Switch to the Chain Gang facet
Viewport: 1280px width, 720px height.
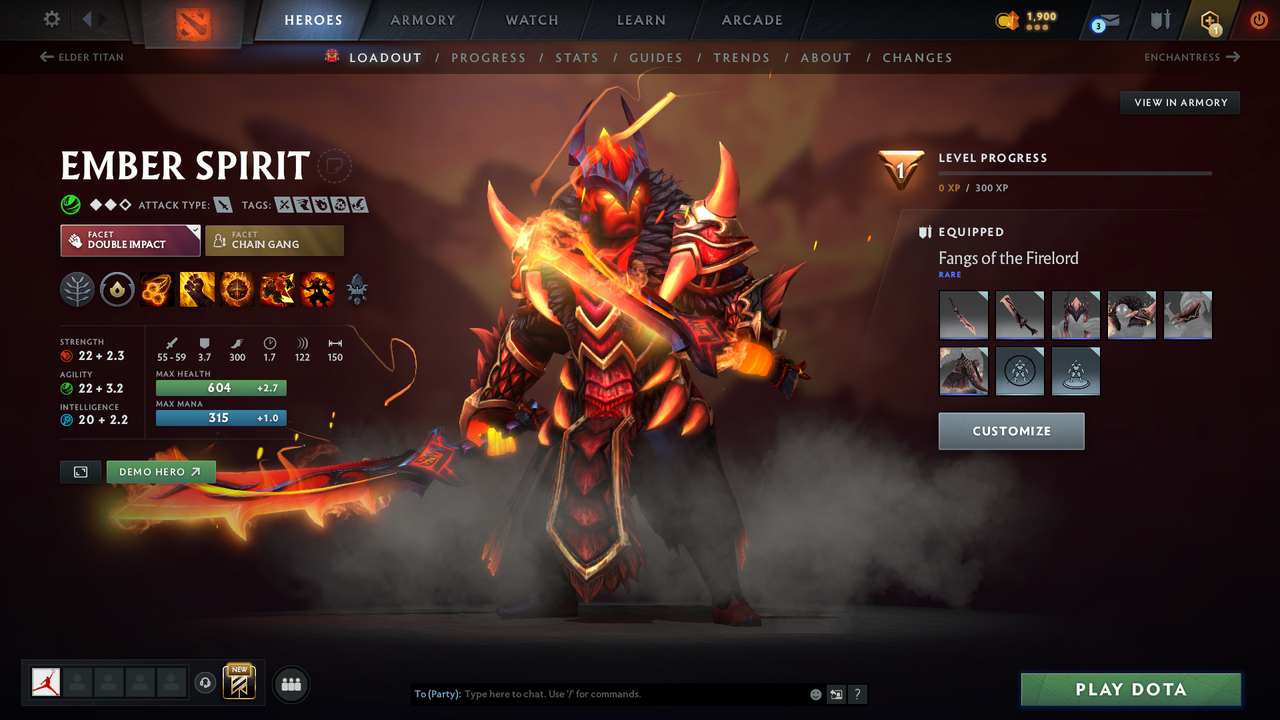(274, 240)
